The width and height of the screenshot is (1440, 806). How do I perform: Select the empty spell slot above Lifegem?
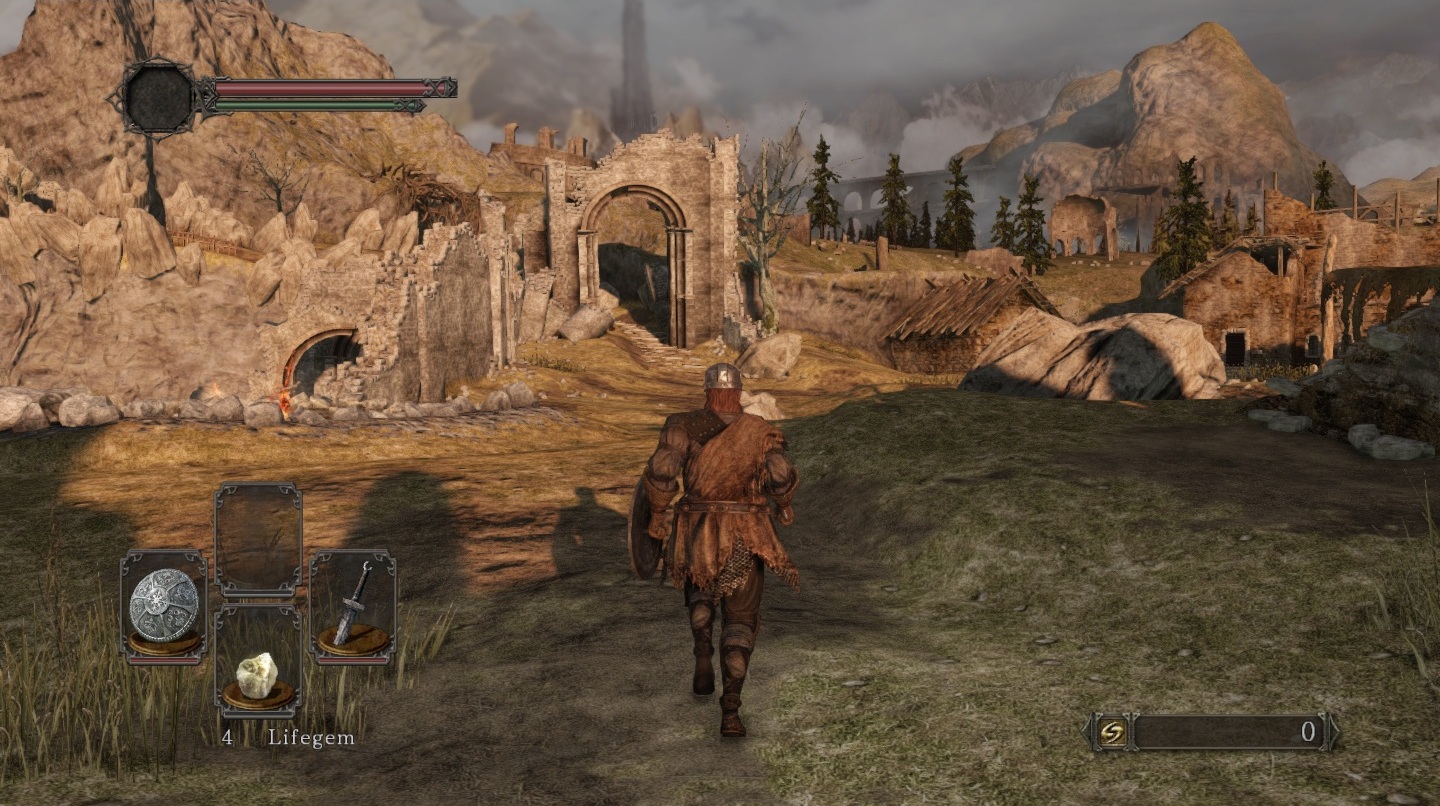click(x=258, y=540)
